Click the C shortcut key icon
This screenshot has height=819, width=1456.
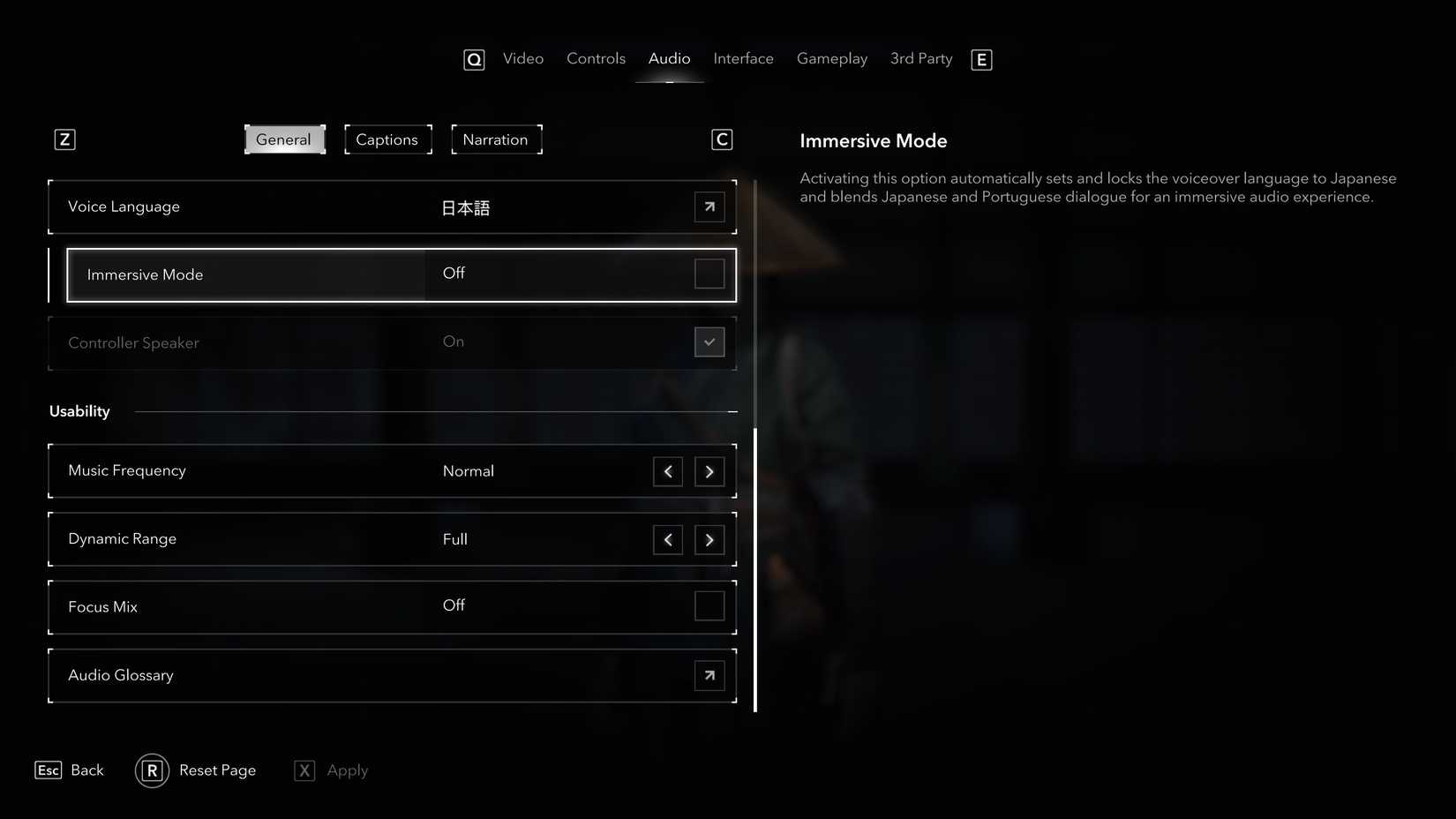[722, 139]
